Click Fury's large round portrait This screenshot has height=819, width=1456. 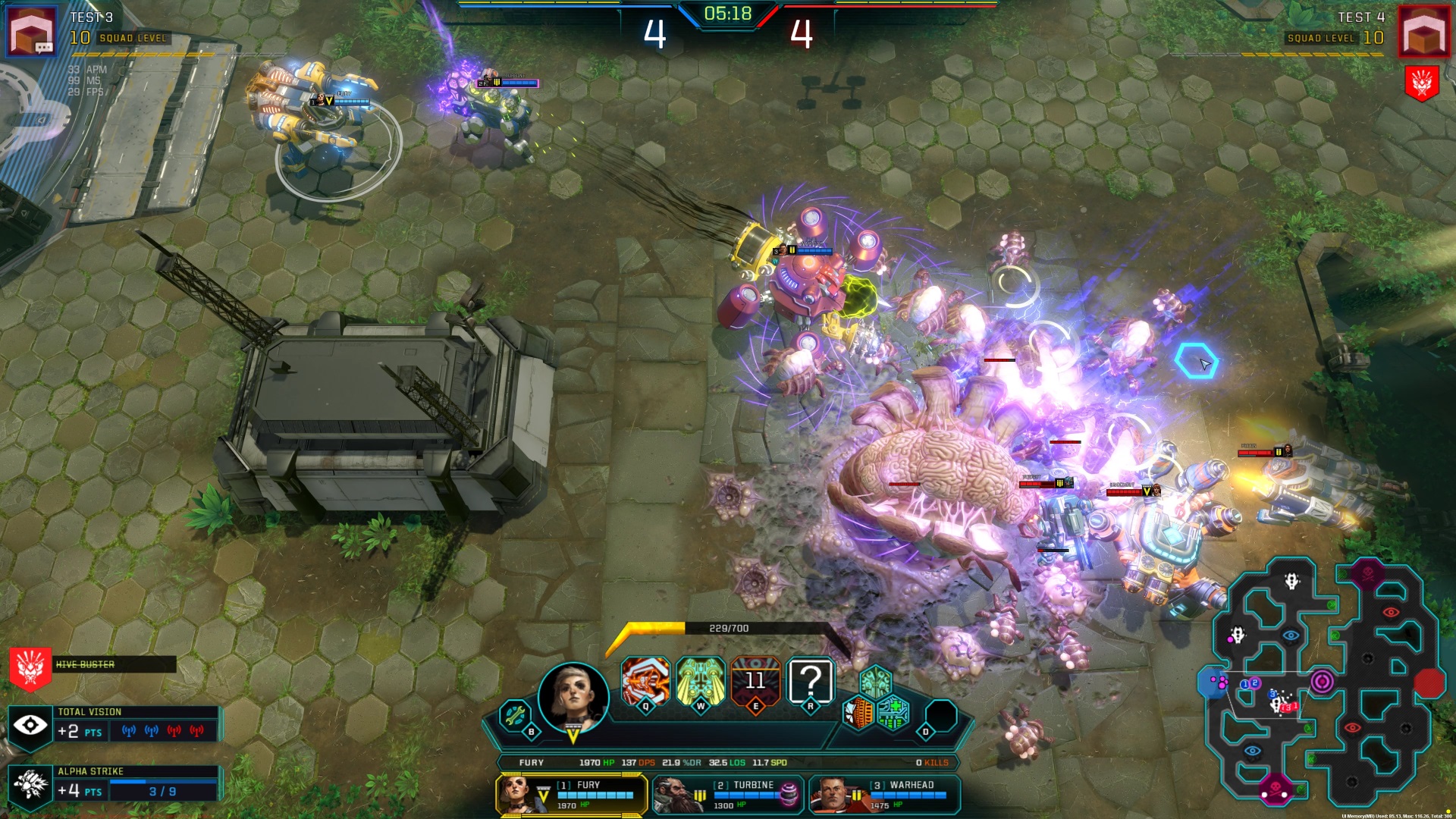pos(573,696)
